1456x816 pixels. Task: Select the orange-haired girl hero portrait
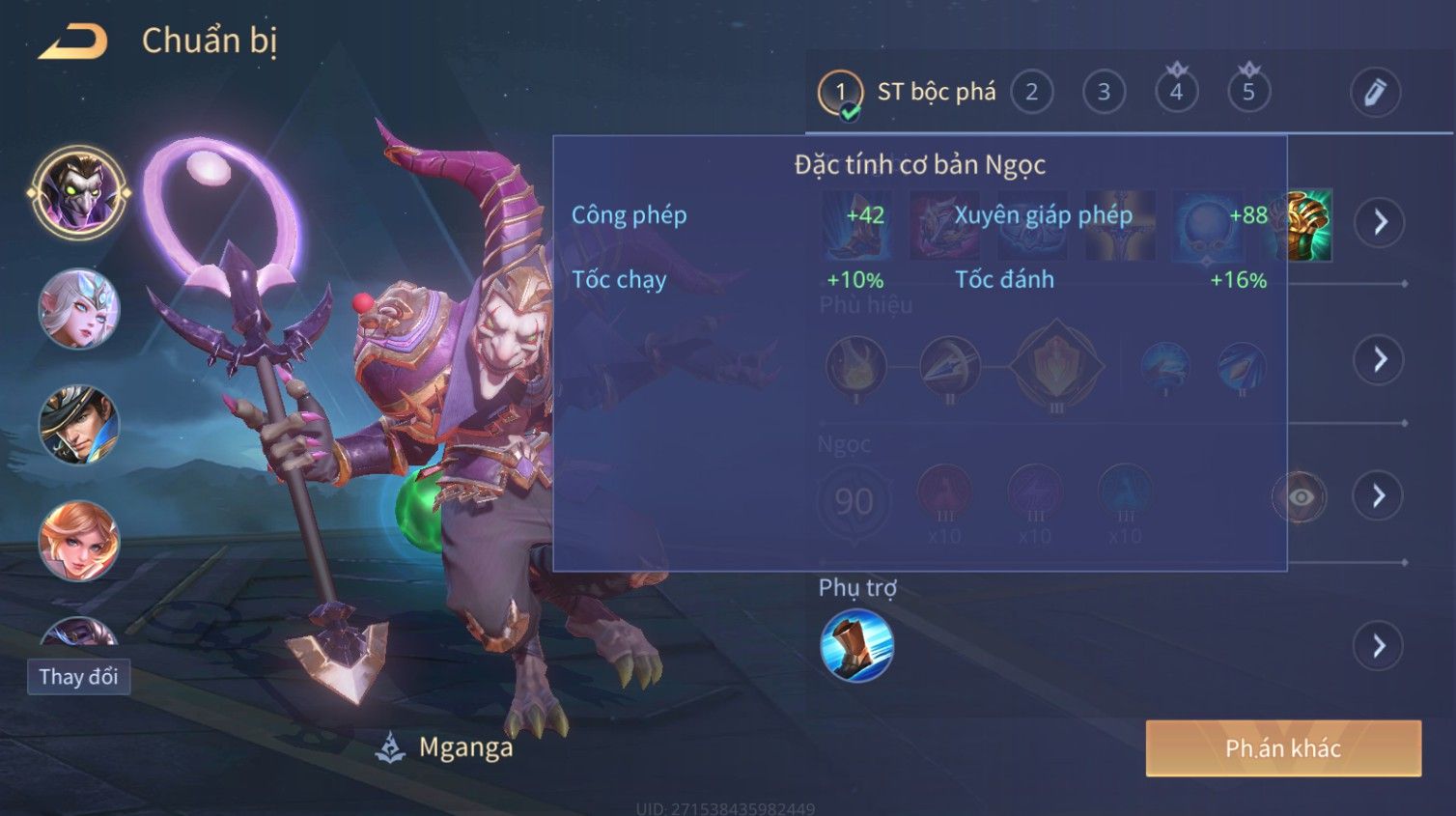(78, 541)
